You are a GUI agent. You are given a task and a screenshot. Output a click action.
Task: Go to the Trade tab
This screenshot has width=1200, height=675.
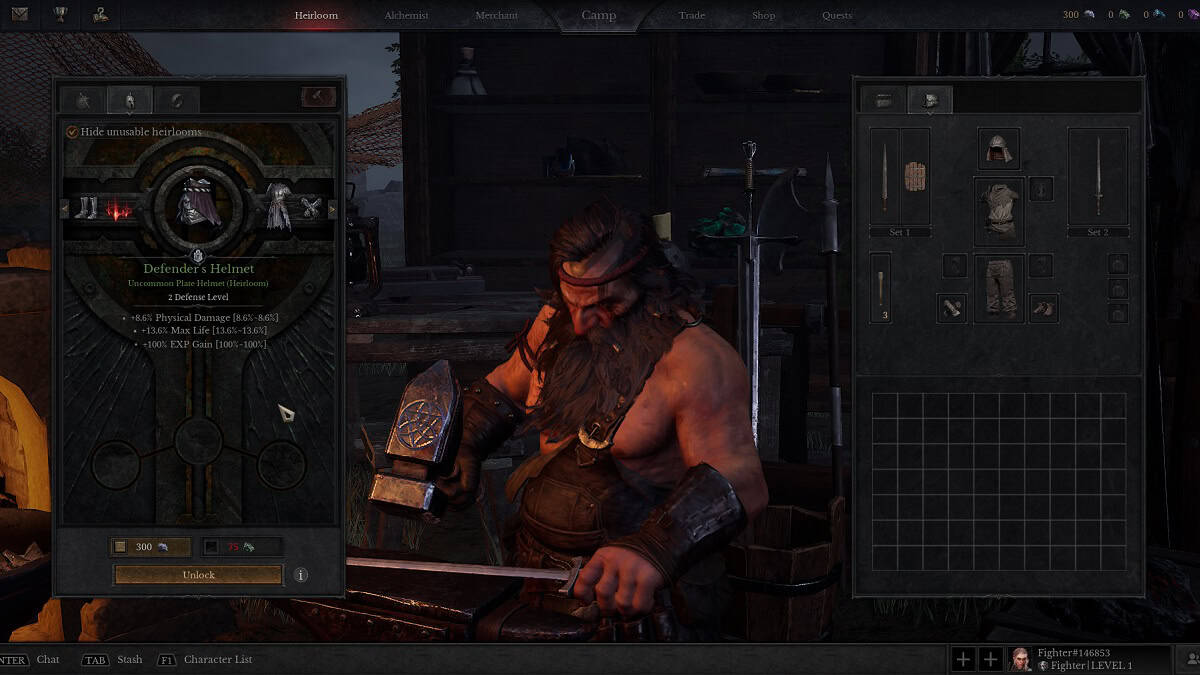[x=691, y=16]
